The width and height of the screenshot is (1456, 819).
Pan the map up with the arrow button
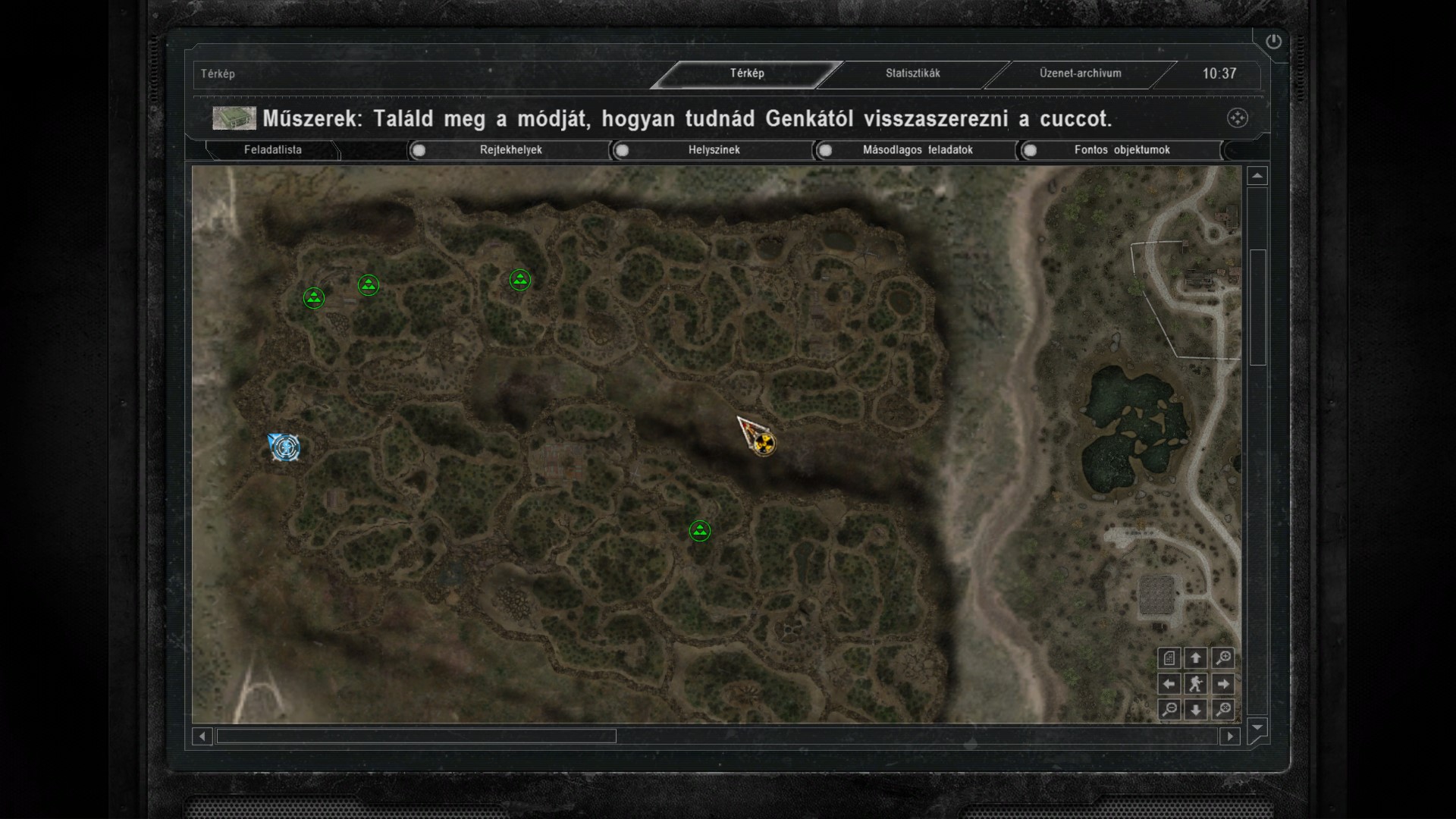pos(1196,658)
